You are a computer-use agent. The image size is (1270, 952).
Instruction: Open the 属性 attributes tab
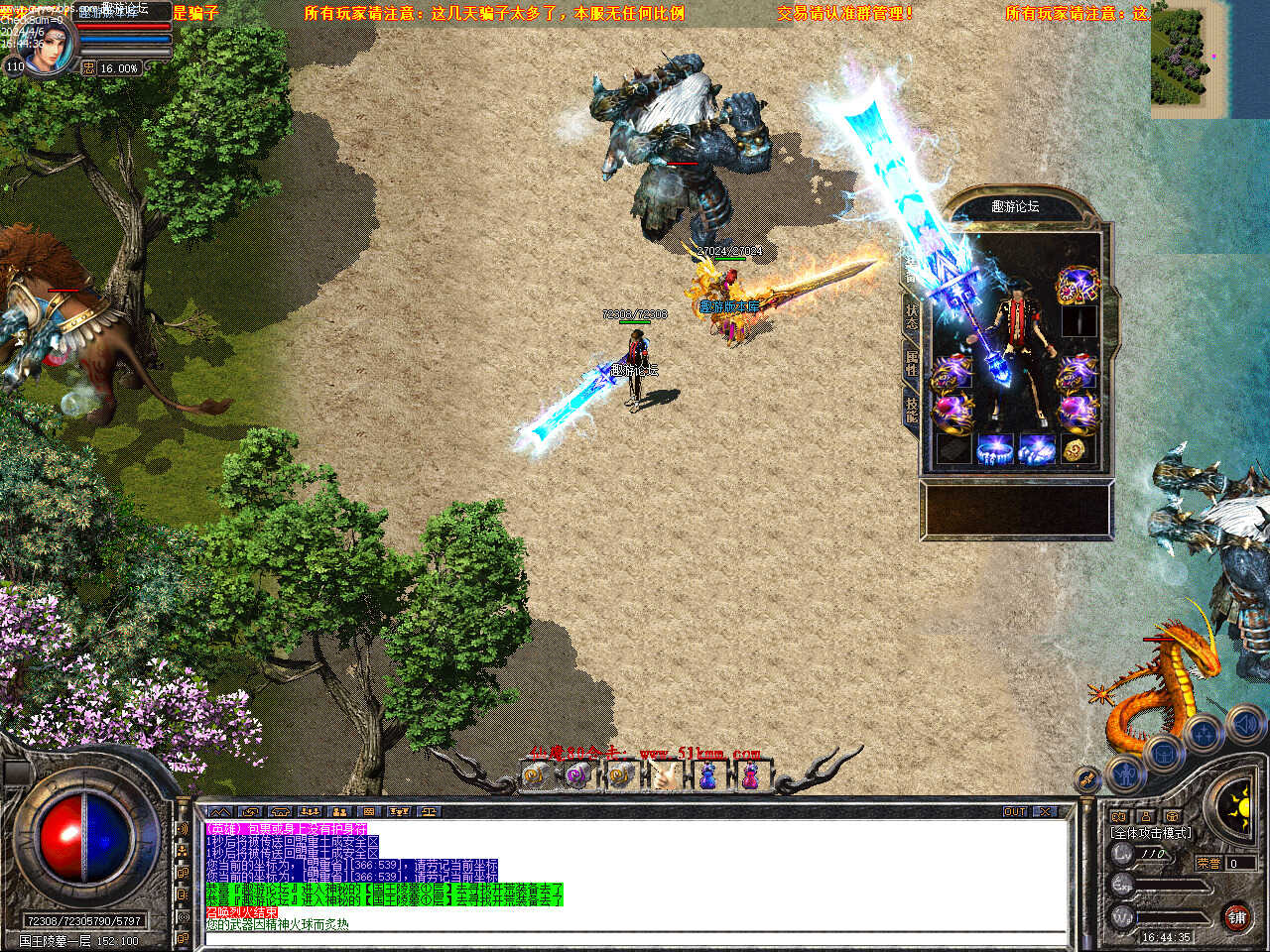[x=911, y=362]
